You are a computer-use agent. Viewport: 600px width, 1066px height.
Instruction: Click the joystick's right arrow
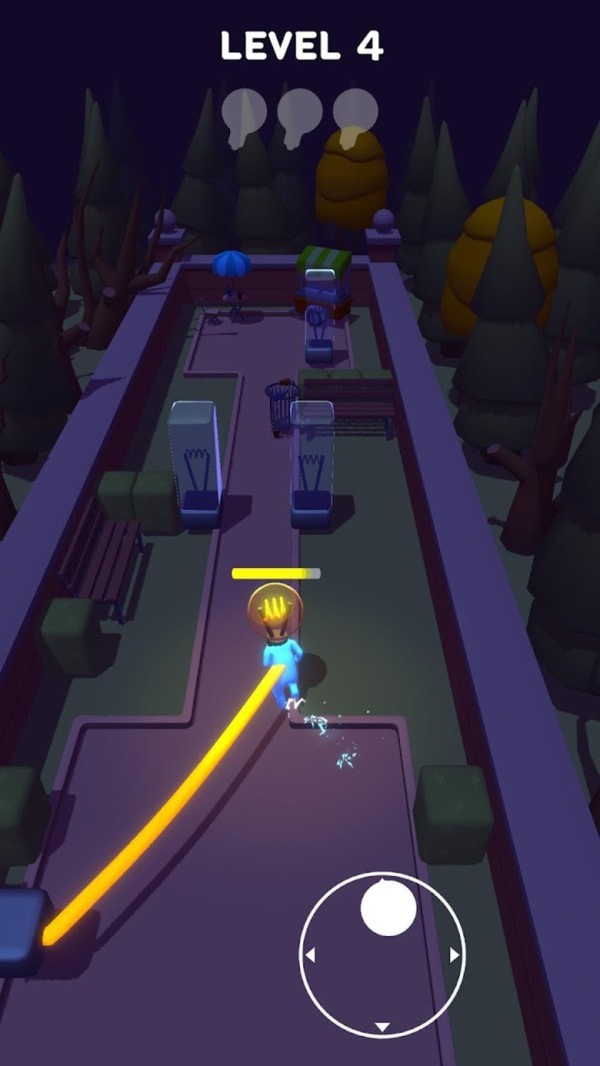(455, 956)
